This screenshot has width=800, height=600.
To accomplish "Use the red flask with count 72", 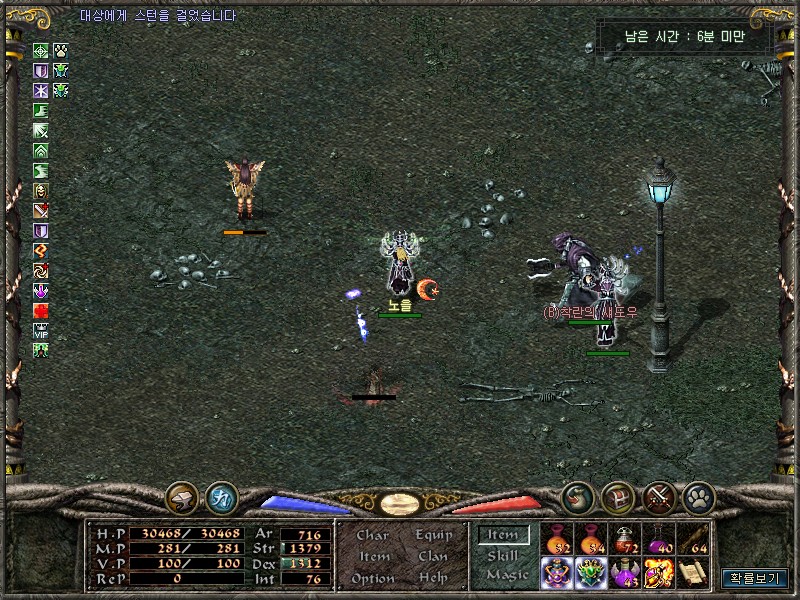I will (x=625, y=538).
